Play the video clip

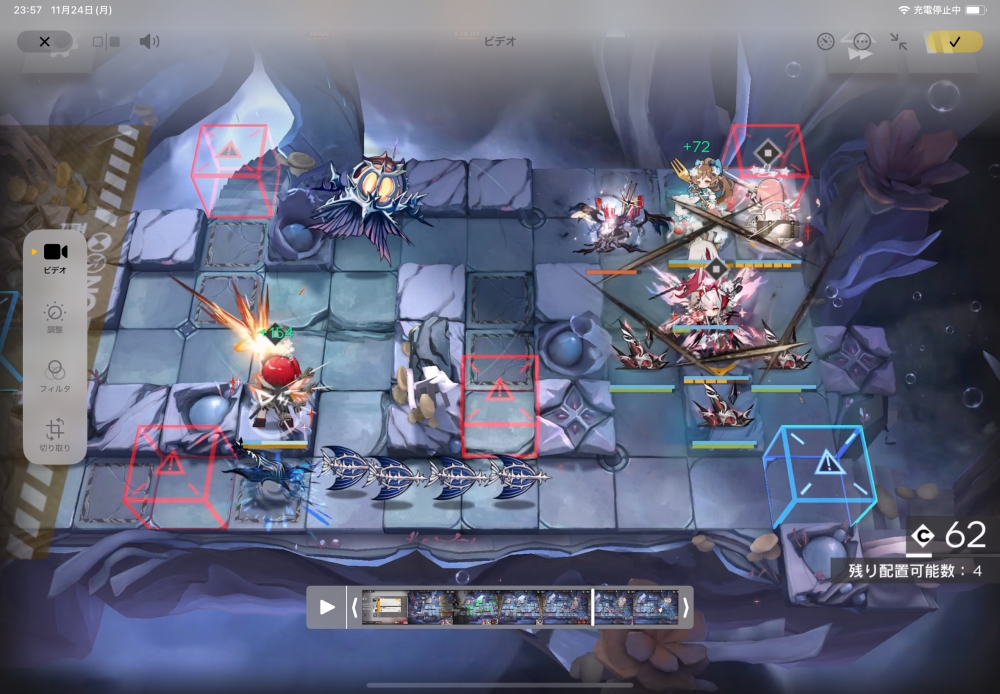[x=327, y=607]
